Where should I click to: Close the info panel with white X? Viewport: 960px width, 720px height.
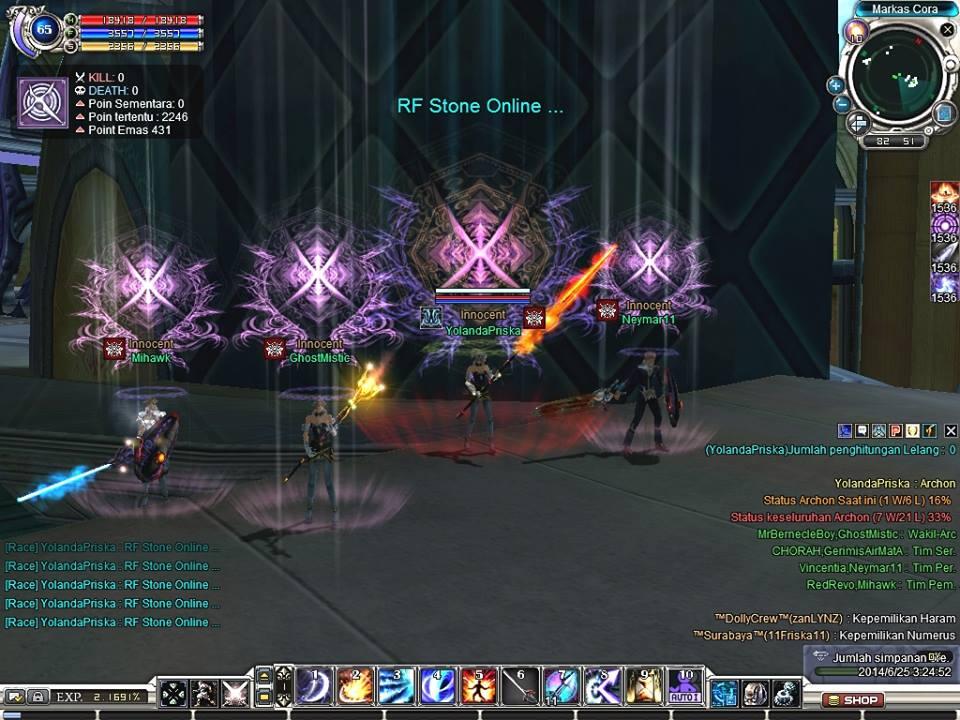[x=951, y=431]
